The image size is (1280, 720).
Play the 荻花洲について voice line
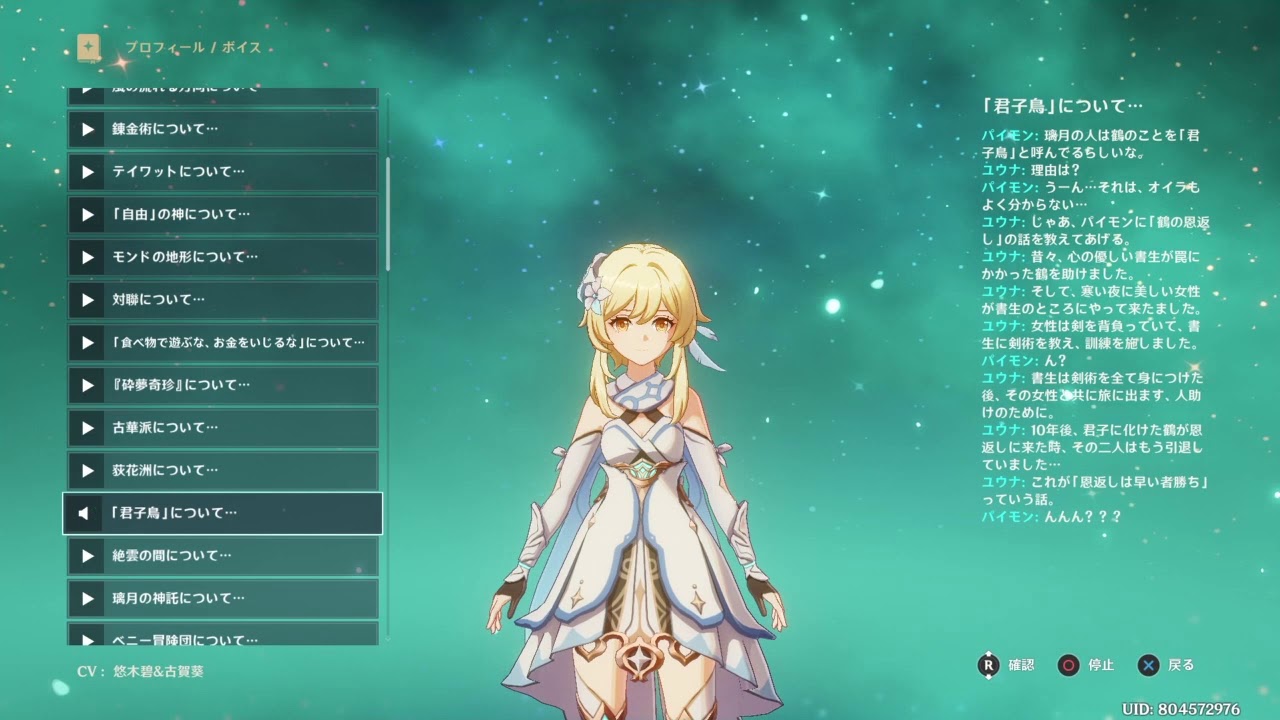[x=222, y=470]
